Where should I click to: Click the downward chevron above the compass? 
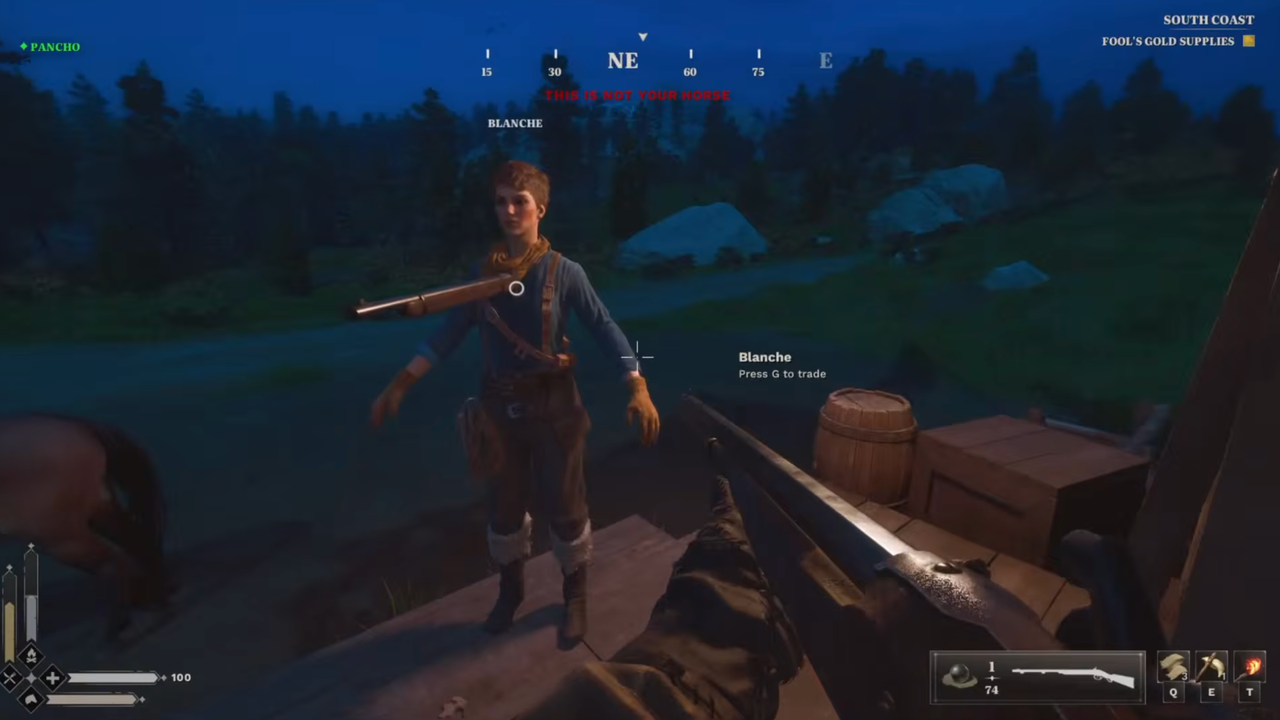click(642, 37)
